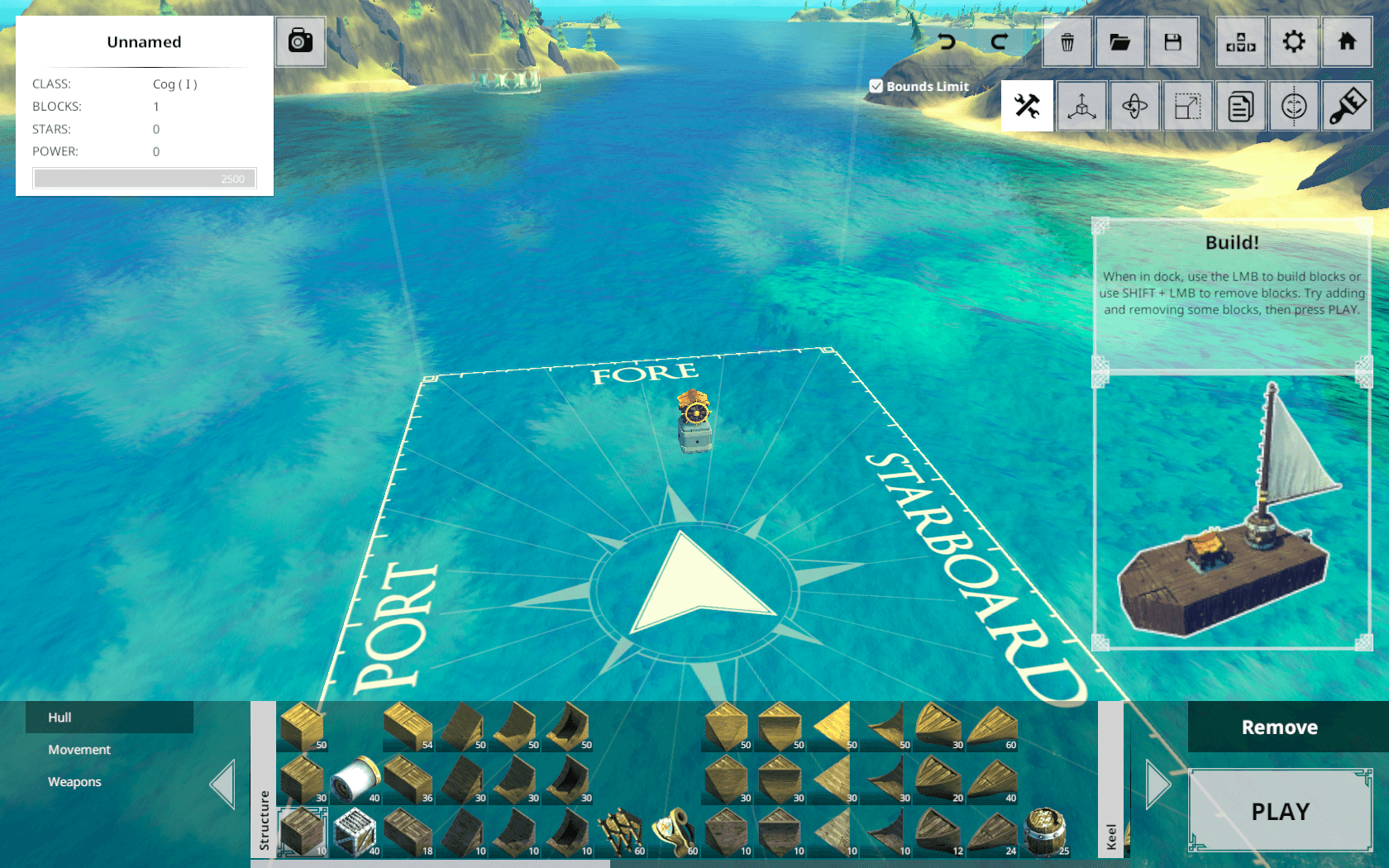The height and width of the screenshot is (868, 1389).
Task: Open the Weapons category
Action: tap(74, 782)
